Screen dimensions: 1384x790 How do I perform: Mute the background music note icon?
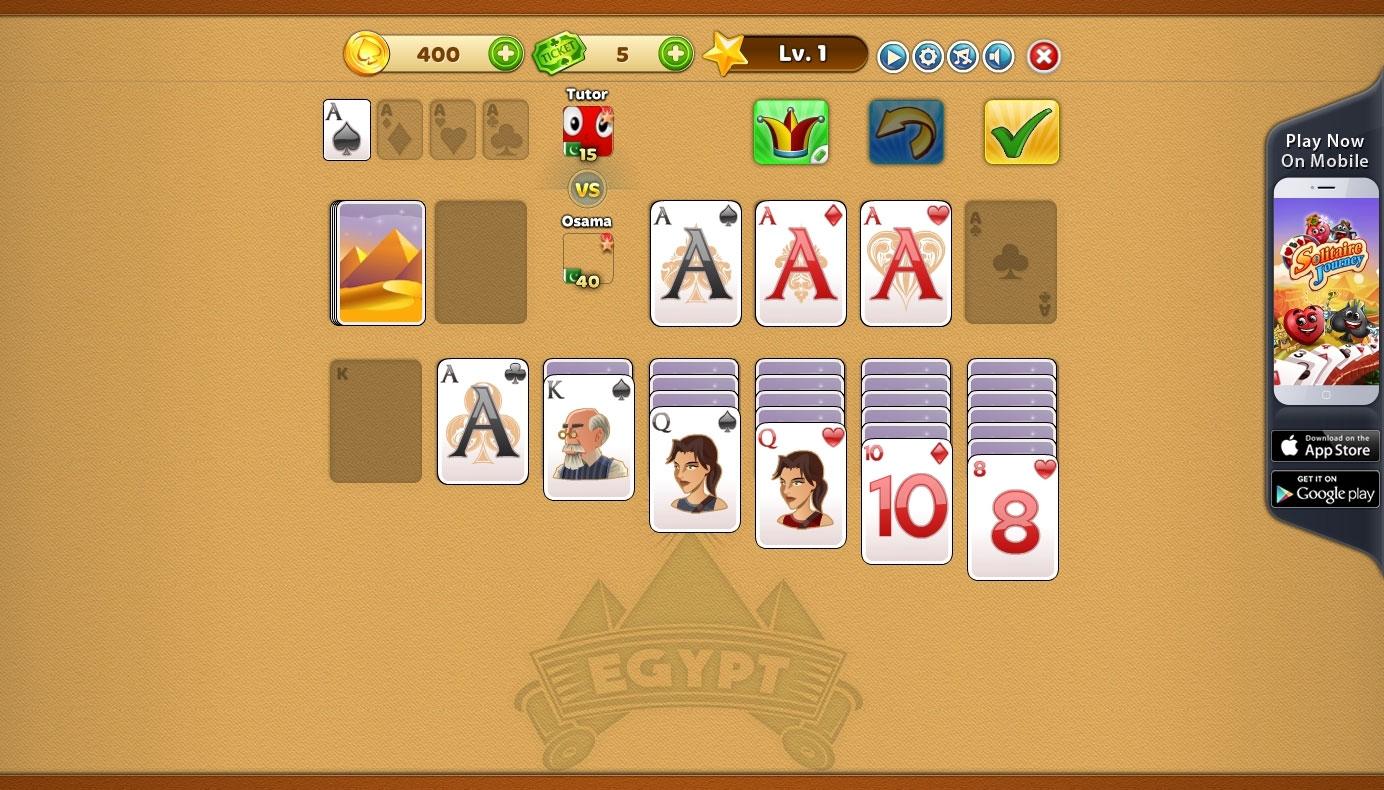pyautogui.click(x=963, y=57)
